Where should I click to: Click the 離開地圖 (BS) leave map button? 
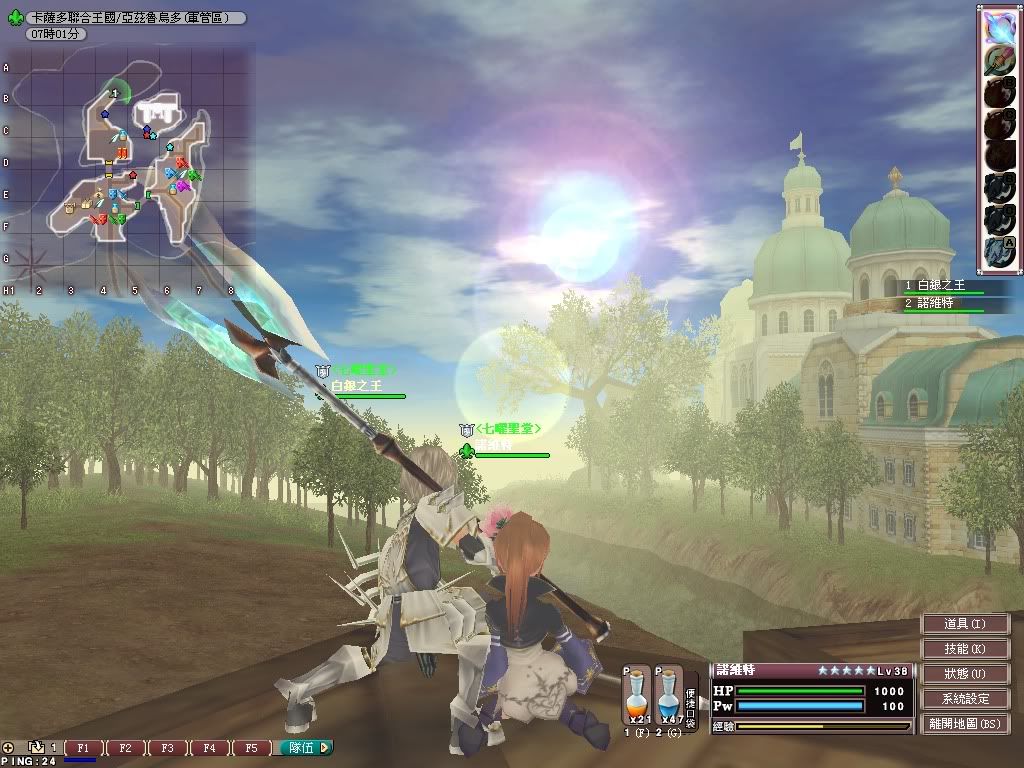click(965, 724)
